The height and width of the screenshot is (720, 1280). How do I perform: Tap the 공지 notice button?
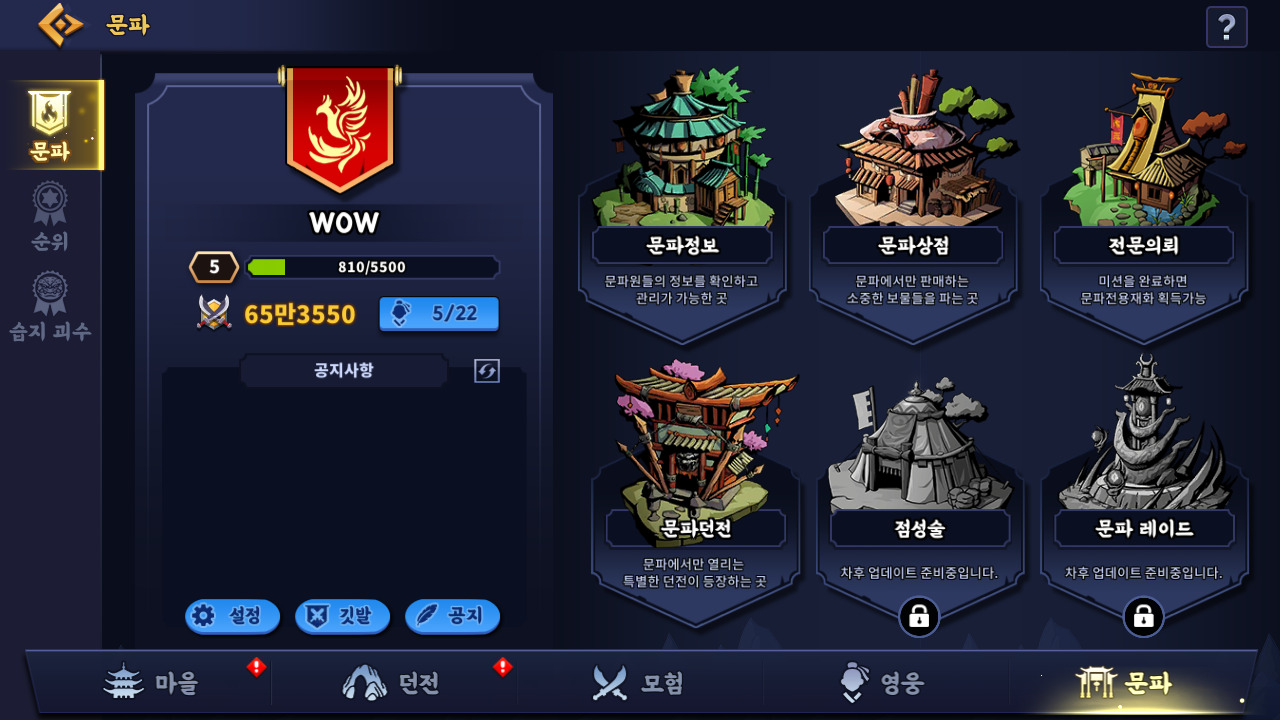[452, 616]
